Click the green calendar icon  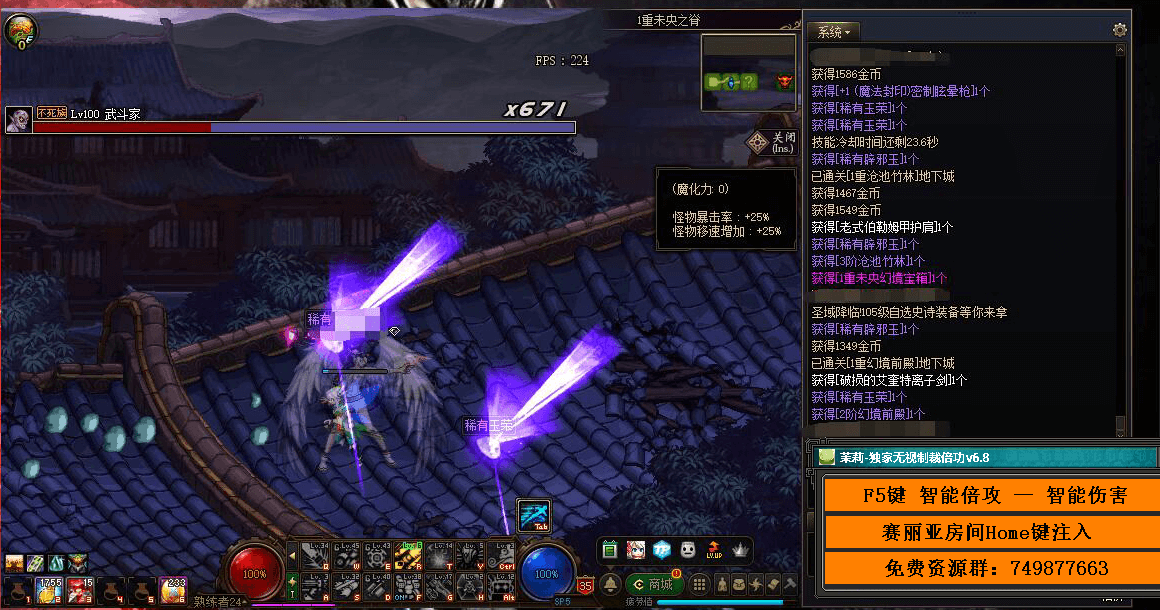click(x=610, y=550)
